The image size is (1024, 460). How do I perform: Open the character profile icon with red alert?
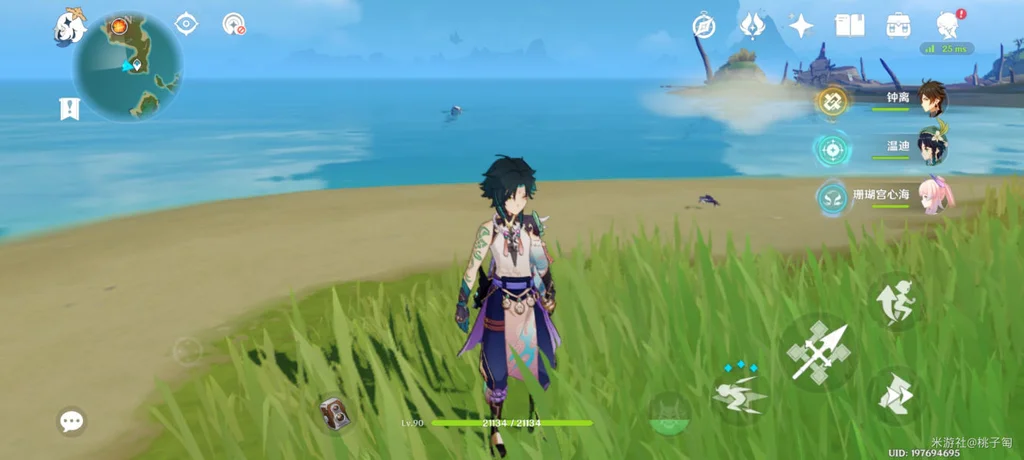coord(947,26)
